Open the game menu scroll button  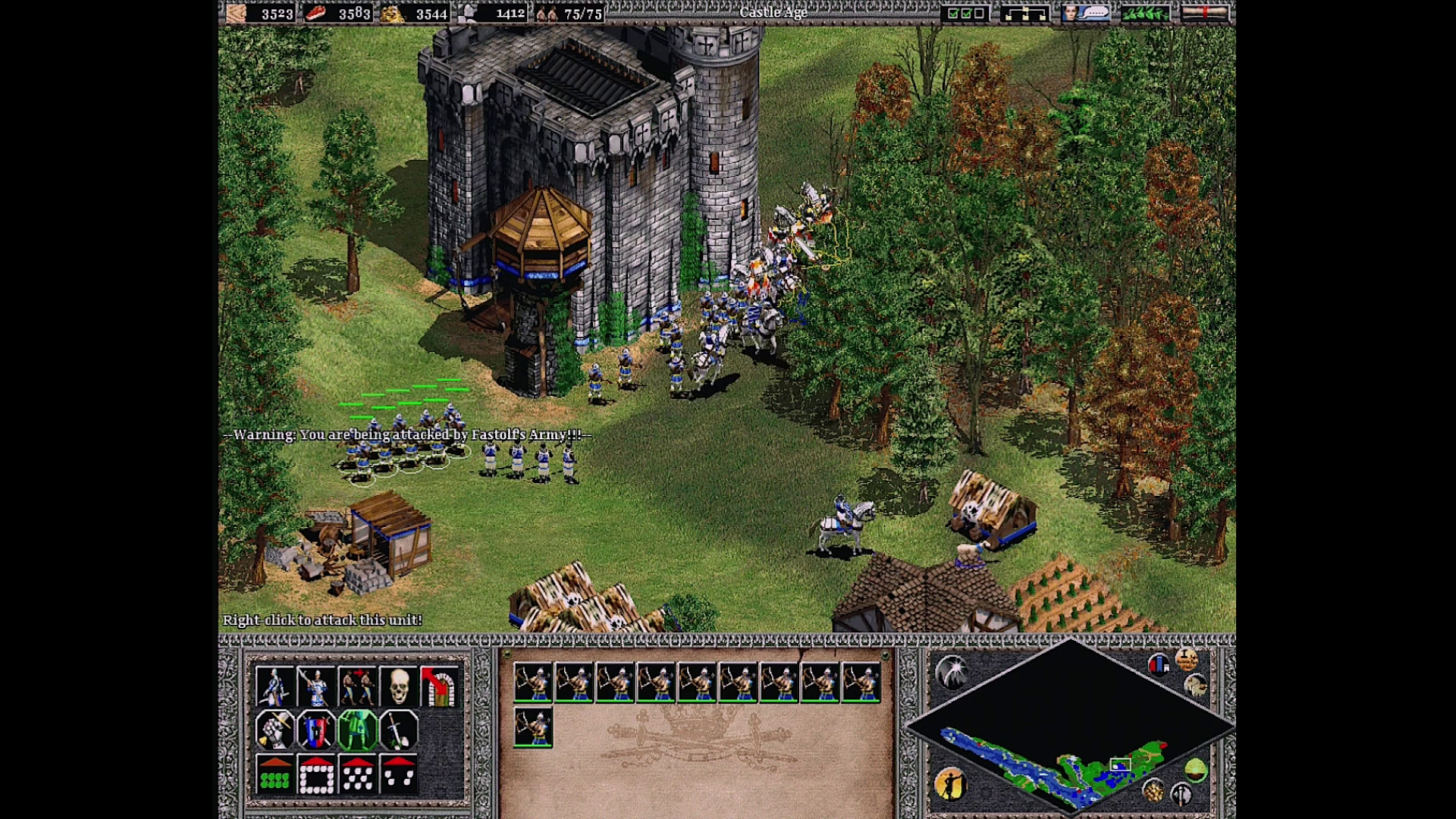pos(1204,13)
